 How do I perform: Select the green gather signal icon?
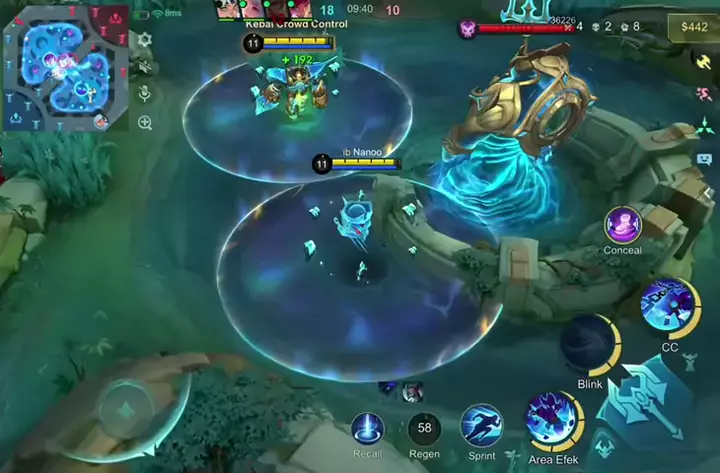(703, 127)
